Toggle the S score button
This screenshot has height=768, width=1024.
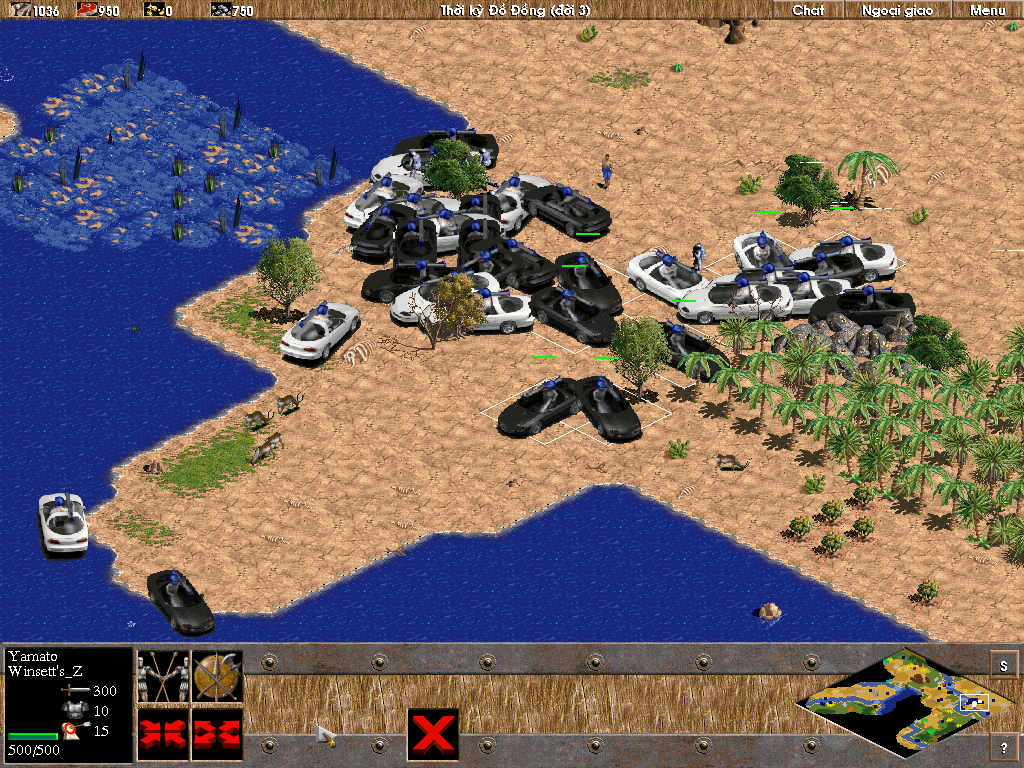pos(1004,664)
